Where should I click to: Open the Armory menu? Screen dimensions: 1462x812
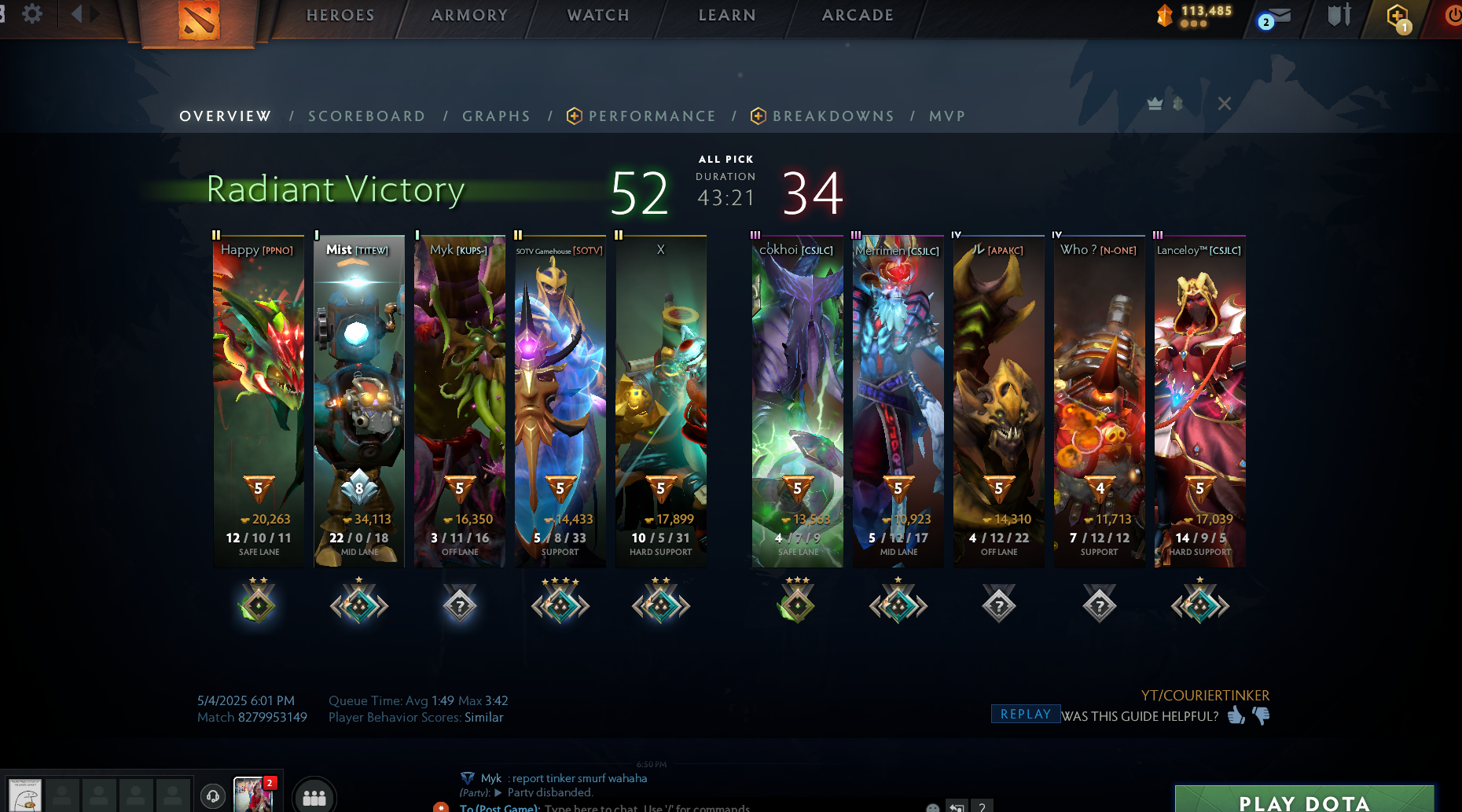click(469, 15)
